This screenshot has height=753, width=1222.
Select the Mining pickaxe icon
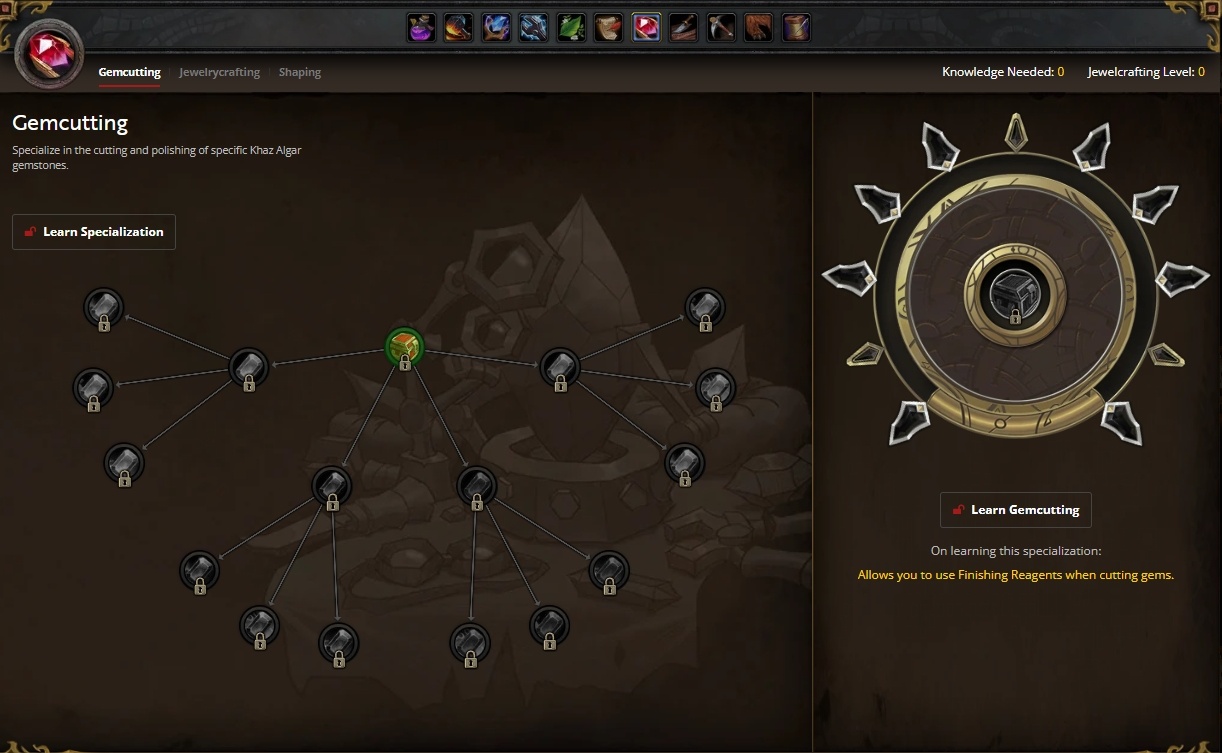pyautogui.click(x=721, y=27)
